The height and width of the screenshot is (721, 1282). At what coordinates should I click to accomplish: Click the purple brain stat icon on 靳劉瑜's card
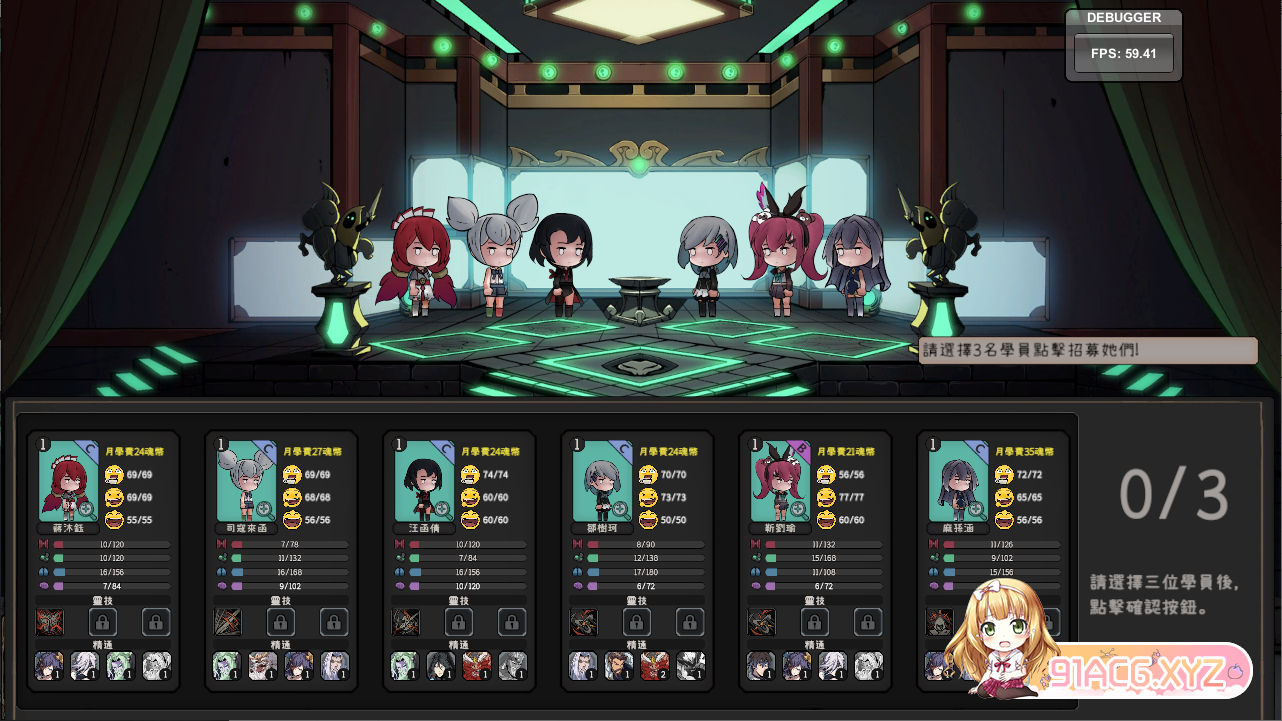point(756,586)
